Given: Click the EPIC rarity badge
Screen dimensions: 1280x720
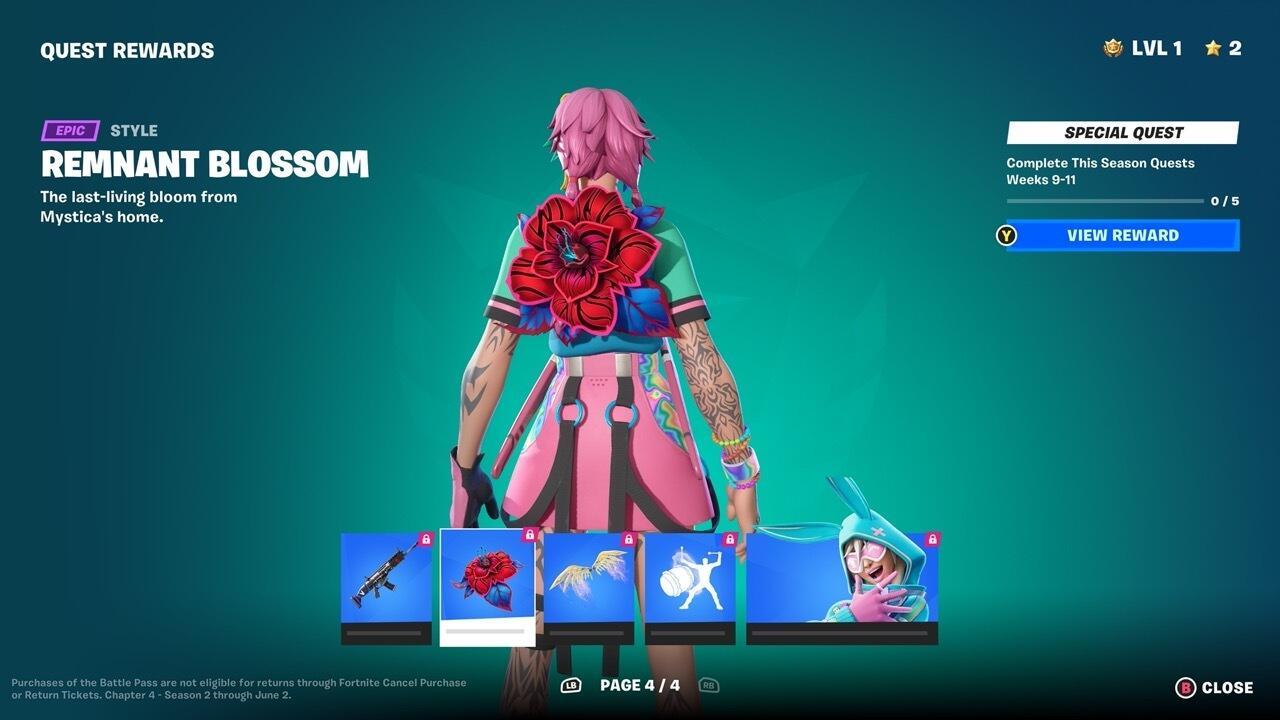Looking at the screenshot, I should pos(68,130).
